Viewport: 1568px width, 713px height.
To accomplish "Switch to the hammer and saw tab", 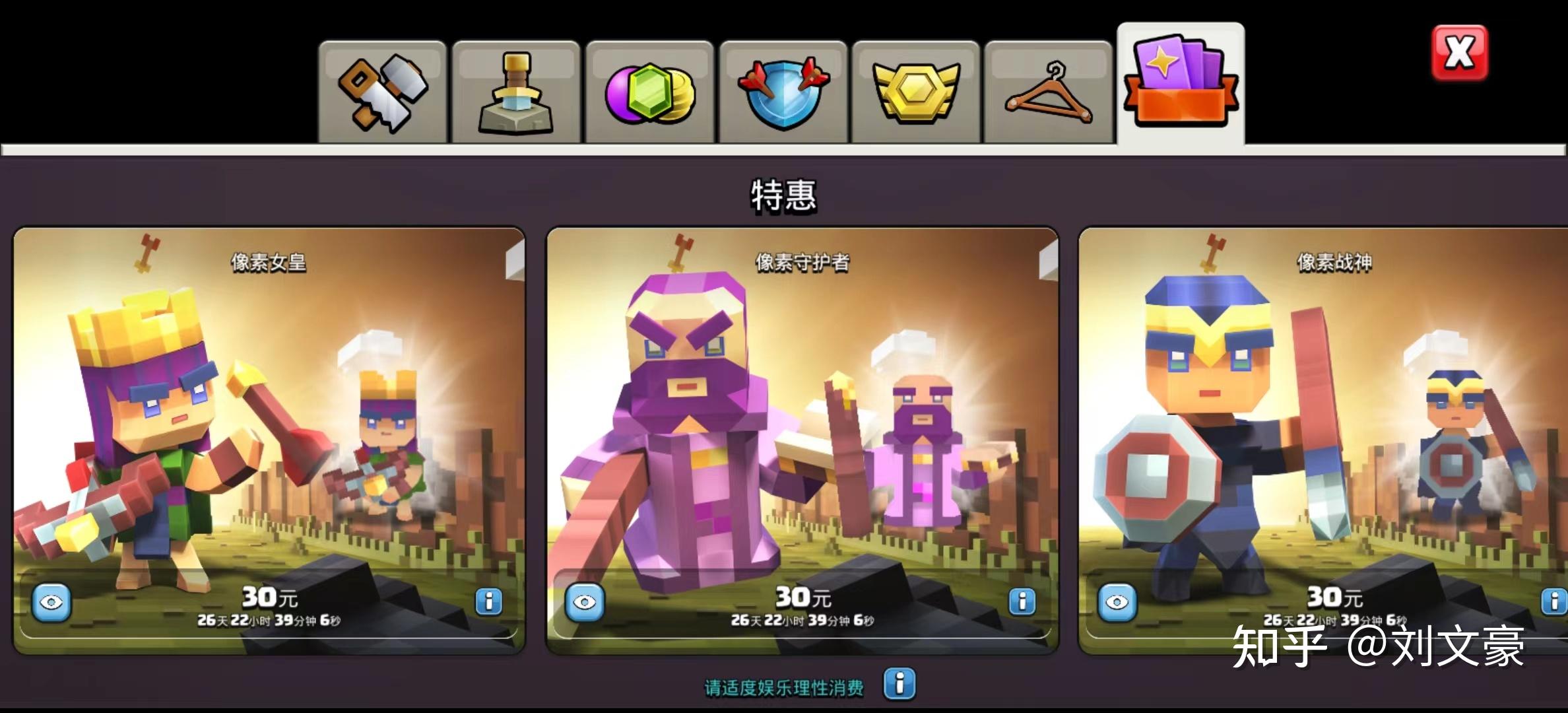I will [383, 93].
